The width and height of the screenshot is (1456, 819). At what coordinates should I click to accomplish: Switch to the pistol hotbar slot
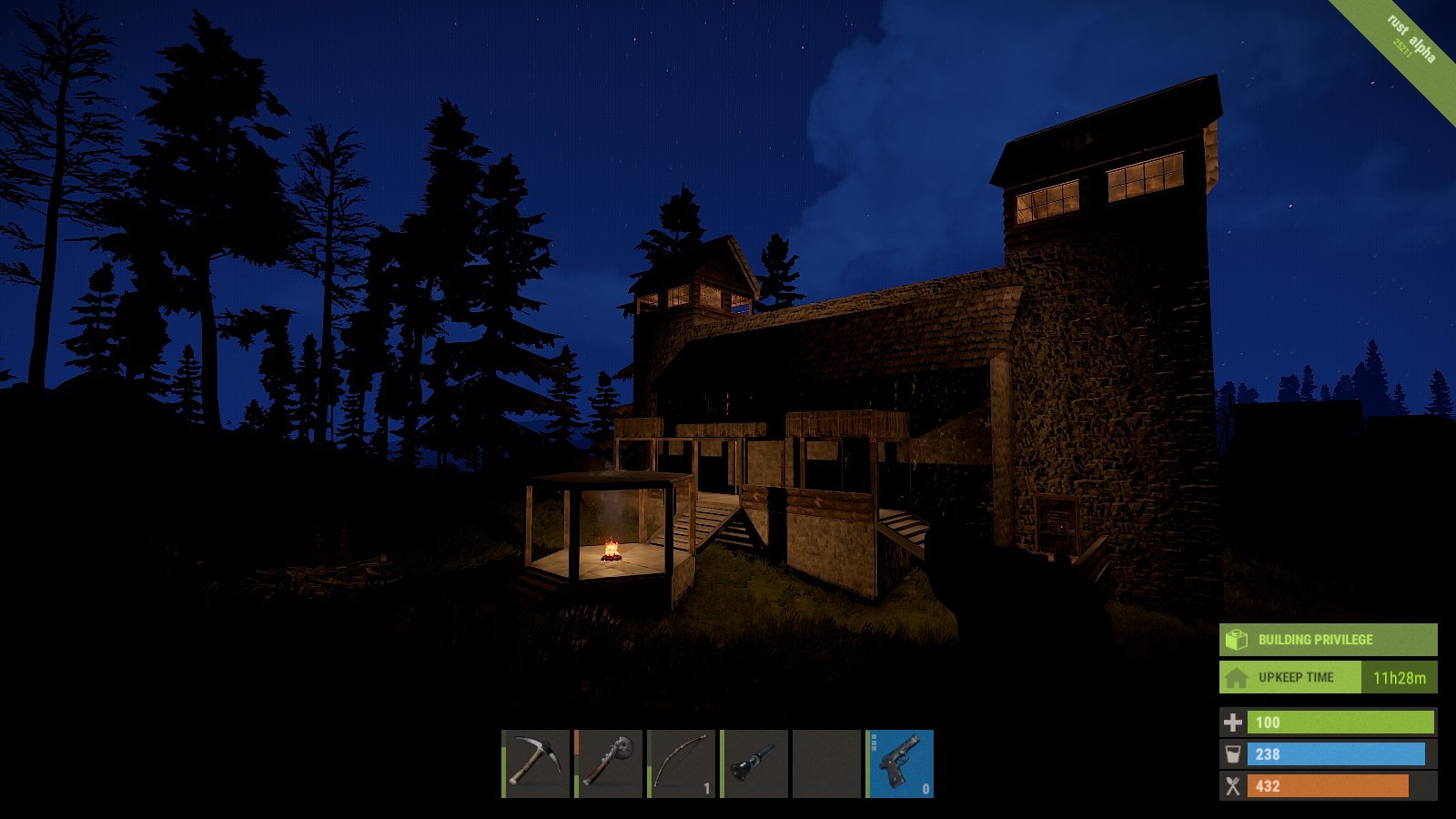pyautogui.click(x=900, y=763)
